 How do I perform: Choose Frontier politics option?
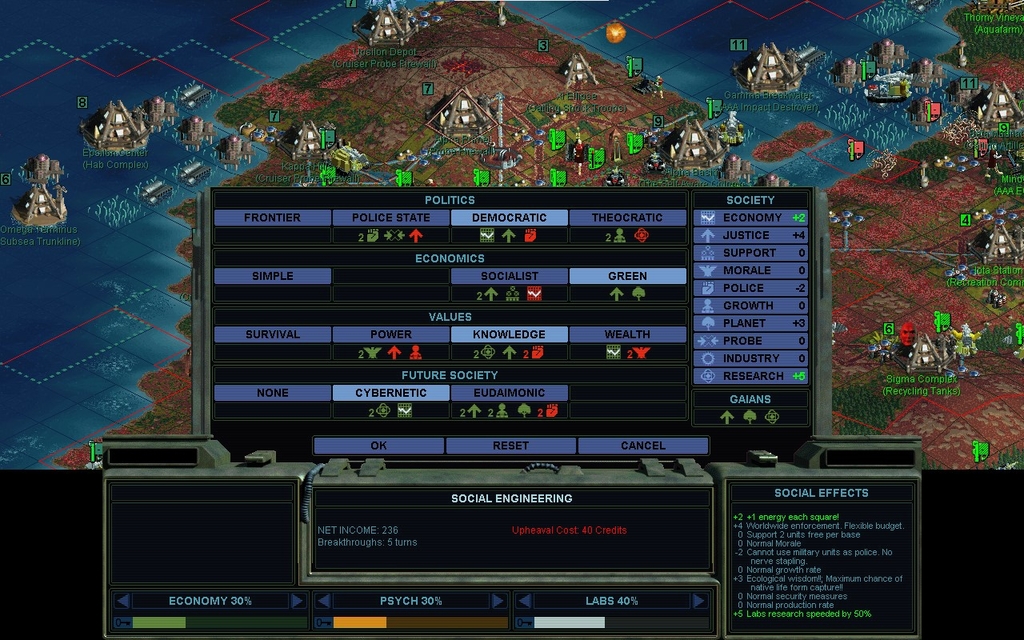point(272,217)
